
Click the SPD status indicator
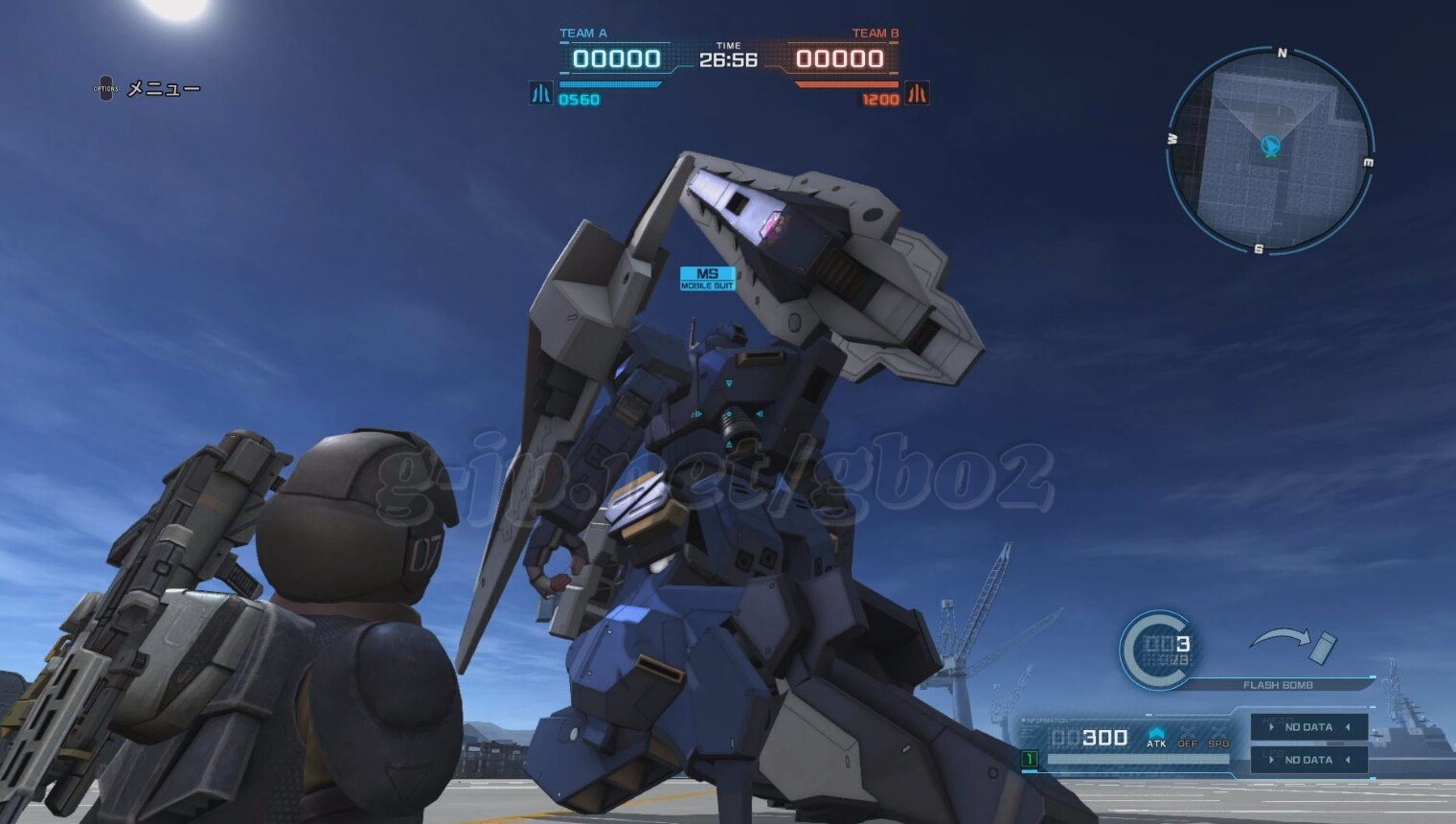(x=1218, y=738)
